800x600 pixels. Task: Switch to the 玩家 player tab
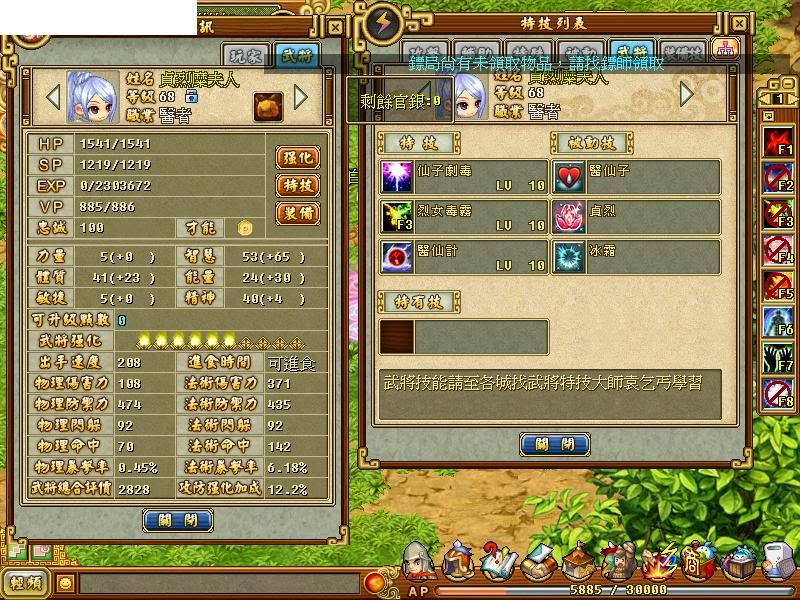[x=246, y=55]
